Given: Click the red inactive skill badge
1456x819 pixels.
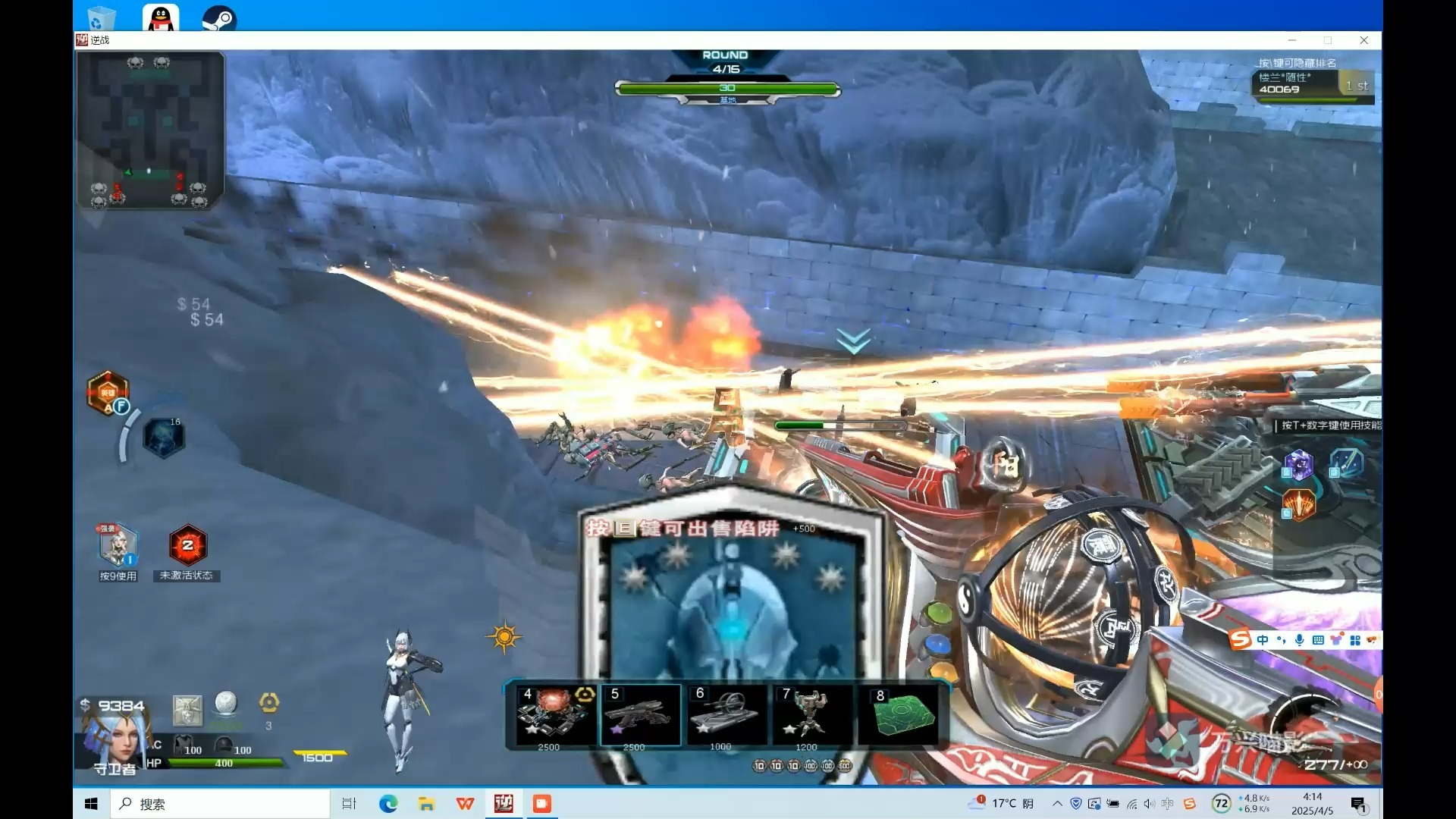Looking at the screenshot, I should [187, 545].
